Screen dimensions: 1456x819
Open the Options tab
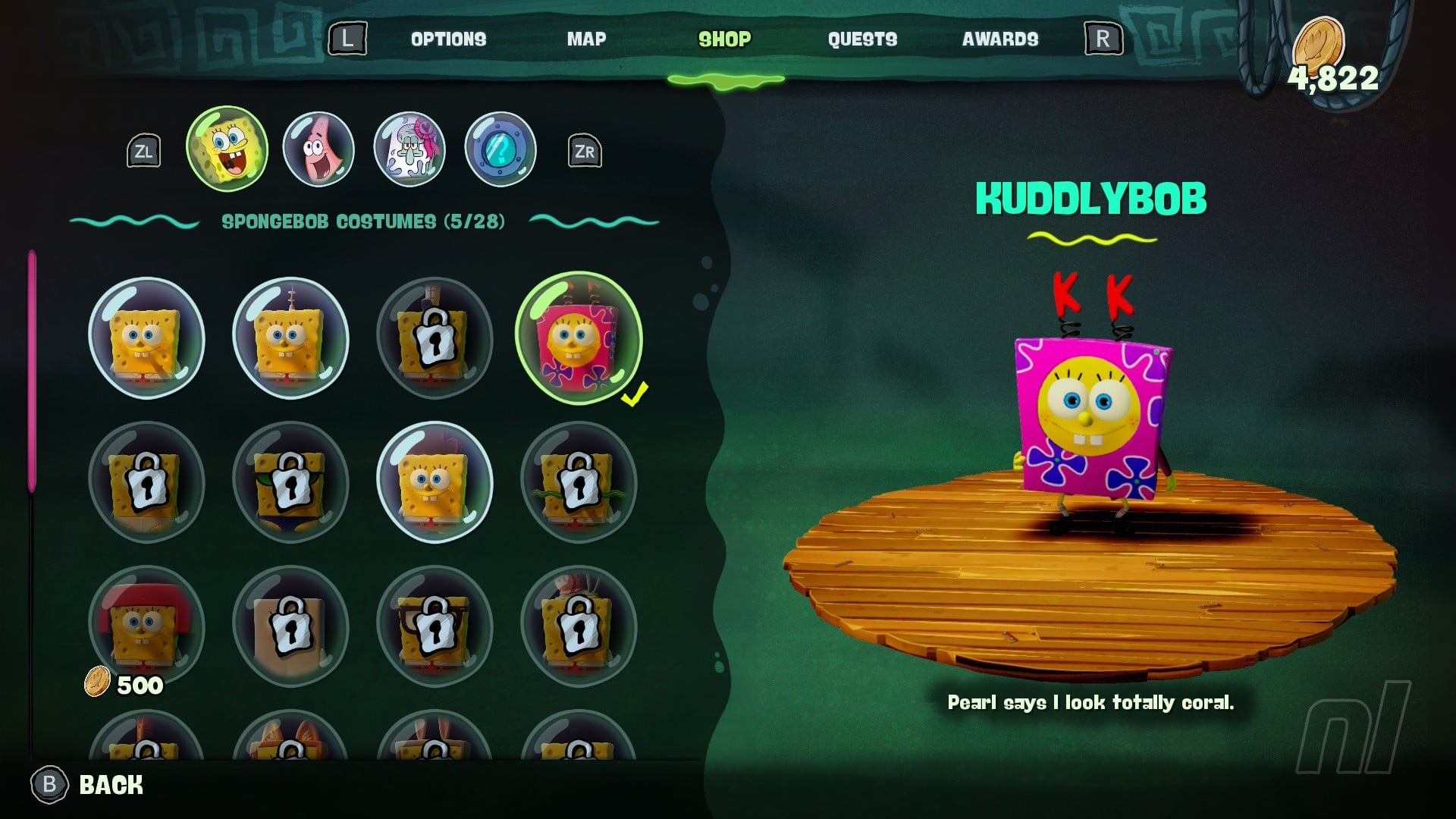click(x=448, y=39)
